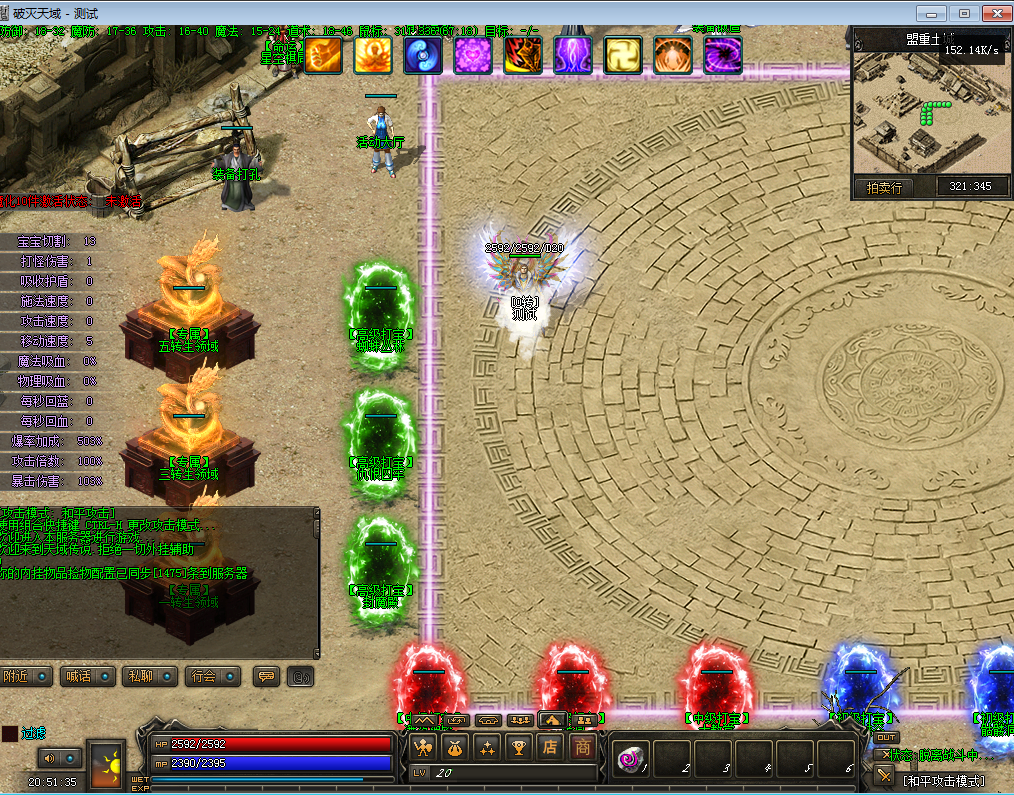Trigger the purple lightning figure skill
The height and width of the screenshot is (795, 1014).
tap(573, 55)
